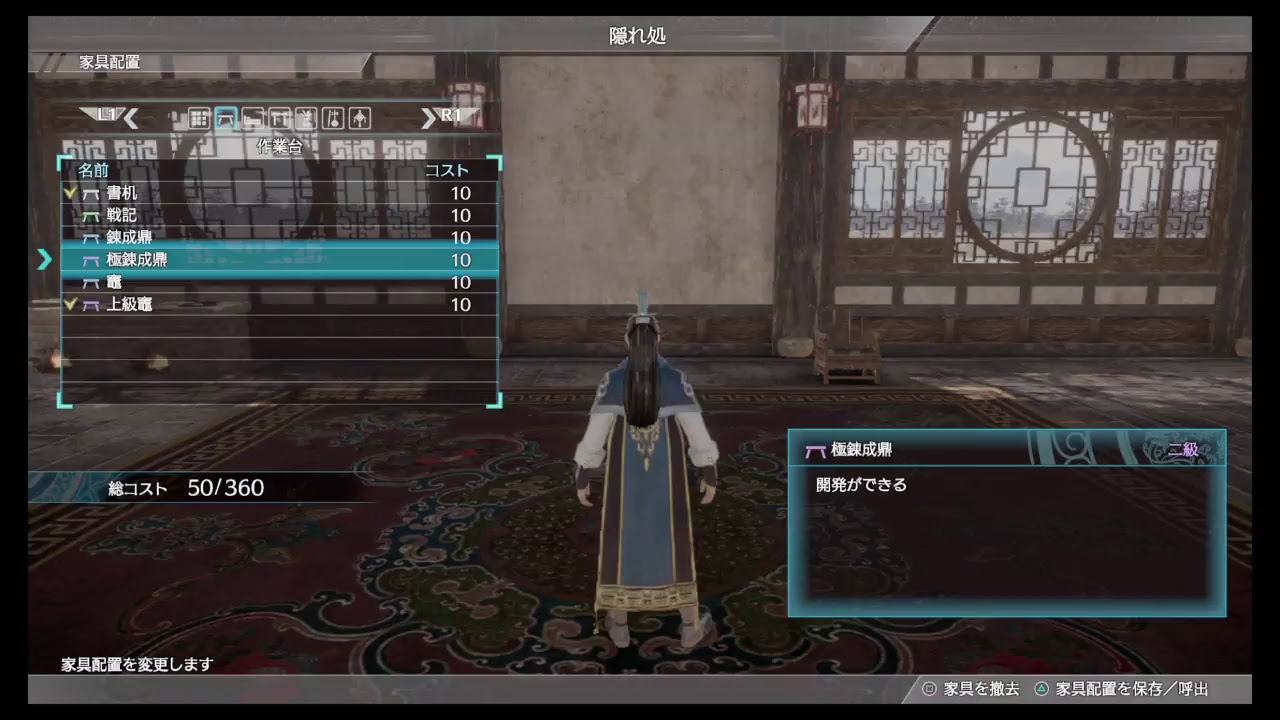The width and height of the screenshot is (1280, 720).
Task: Click the yellow arrow cursor beside 極錬成鼎
Action: 44,260
